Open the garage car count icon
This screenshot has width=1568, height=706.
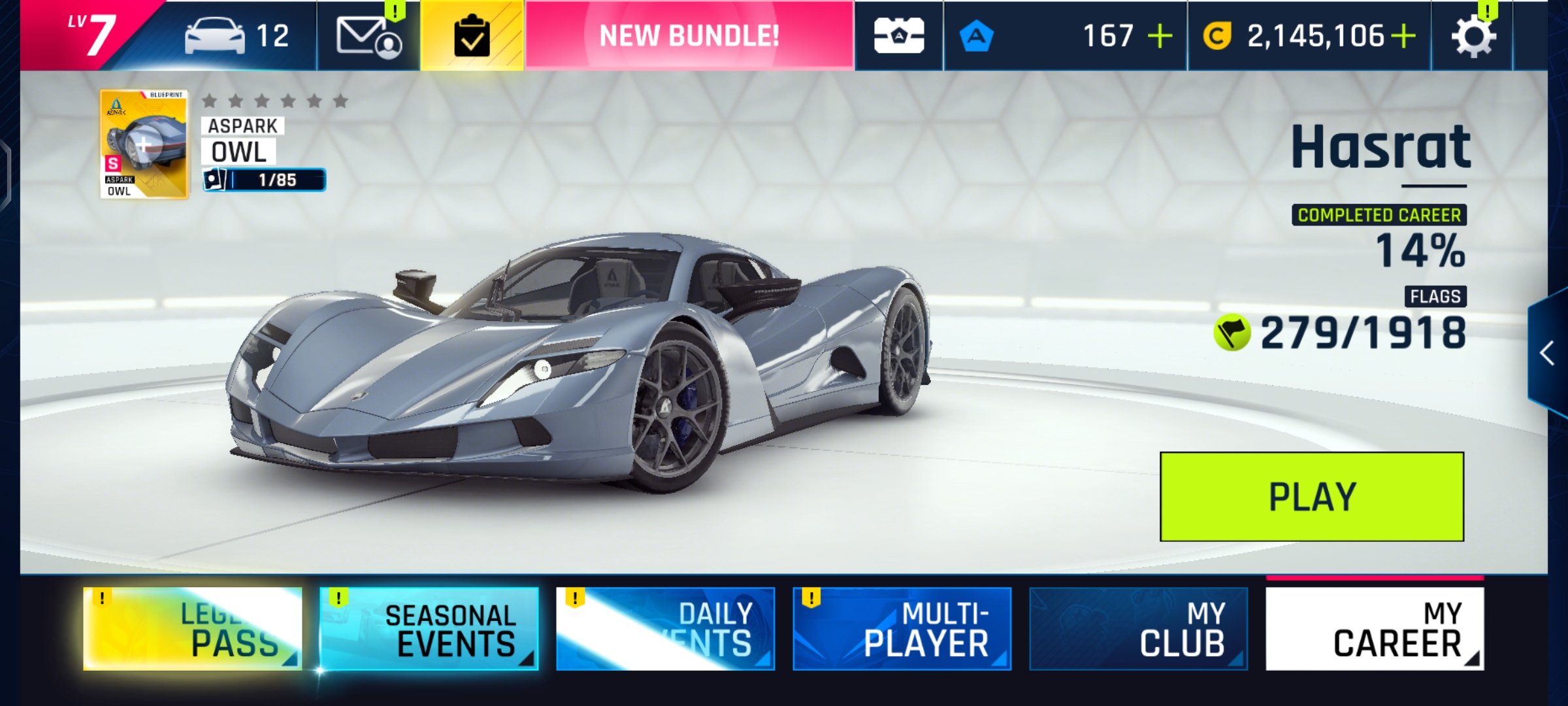pyautogui.click(x=237, y=36)
